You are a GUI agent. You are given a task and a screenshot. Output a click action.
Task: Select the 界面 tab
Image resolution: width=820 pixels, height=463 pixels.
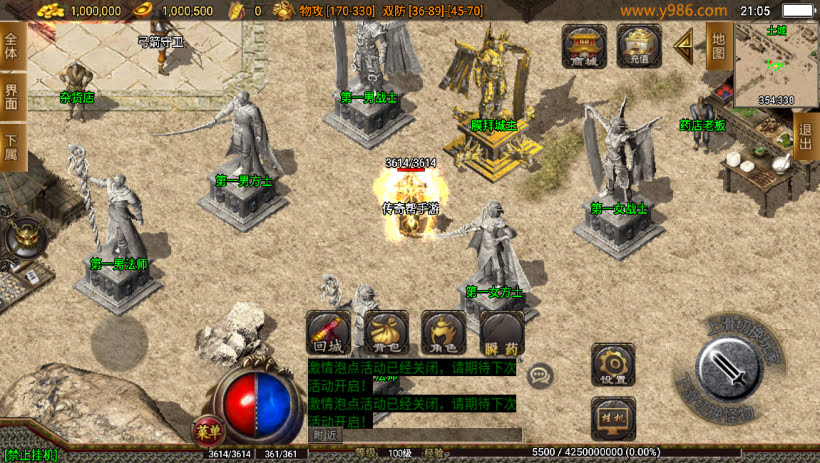point(12,97)
